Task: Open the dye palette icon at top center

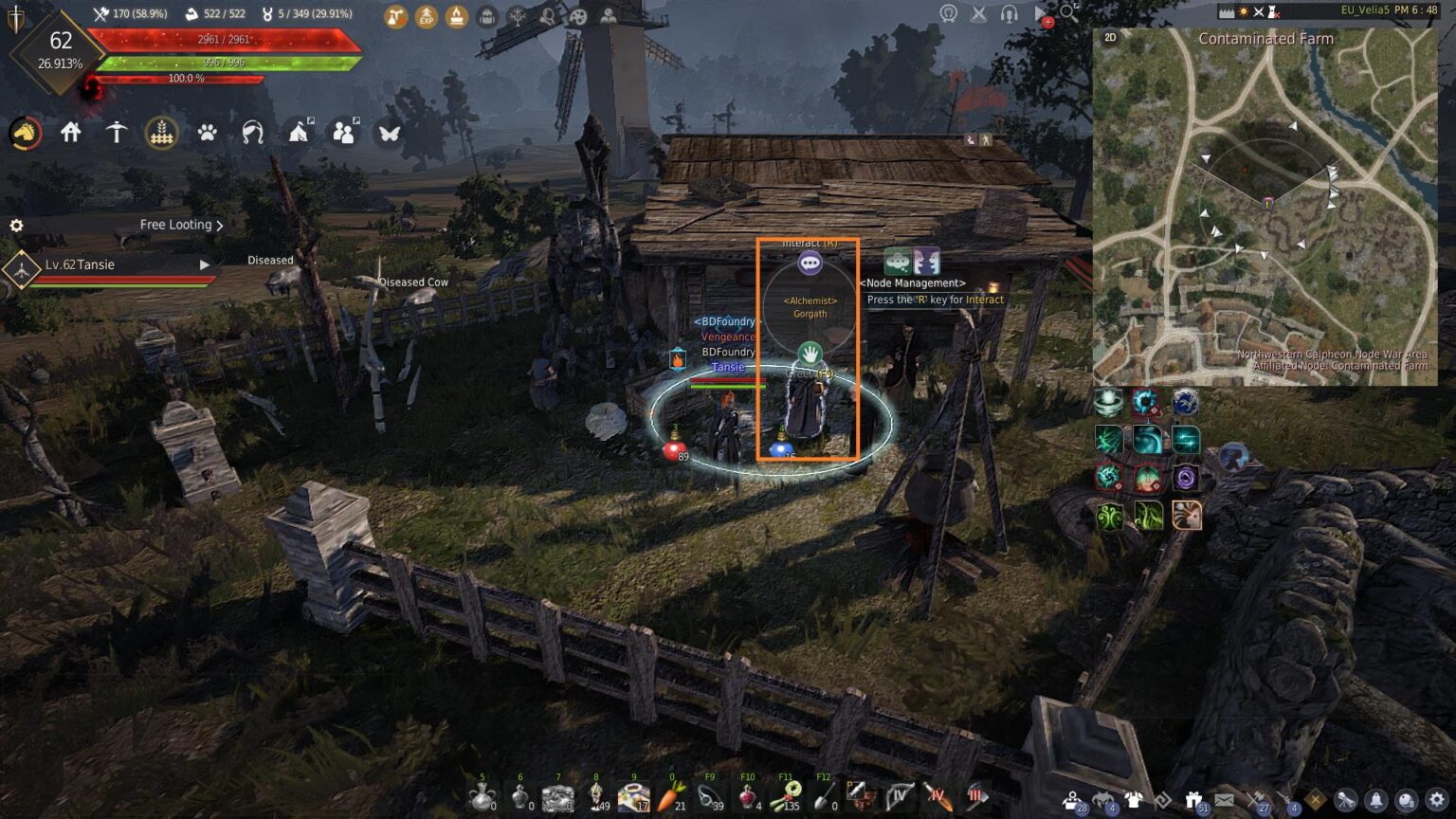Action: pos(577,16)
